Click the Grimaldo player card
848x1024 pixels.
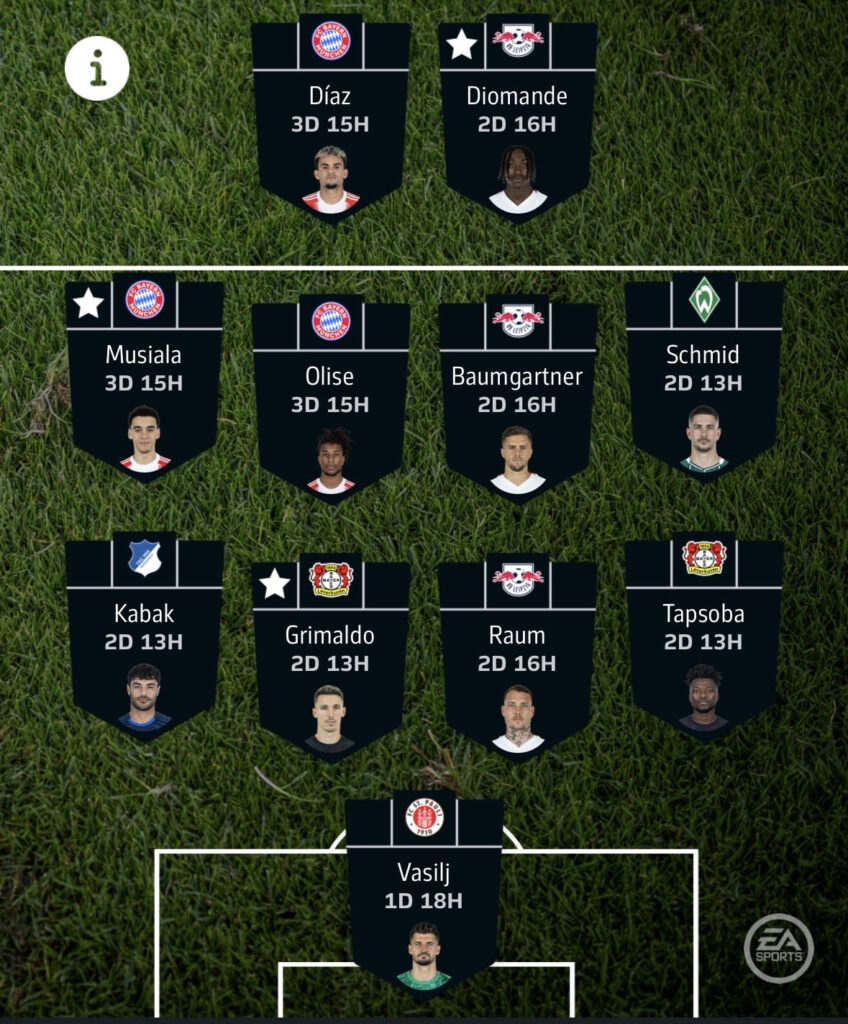(x=331, y=660)
